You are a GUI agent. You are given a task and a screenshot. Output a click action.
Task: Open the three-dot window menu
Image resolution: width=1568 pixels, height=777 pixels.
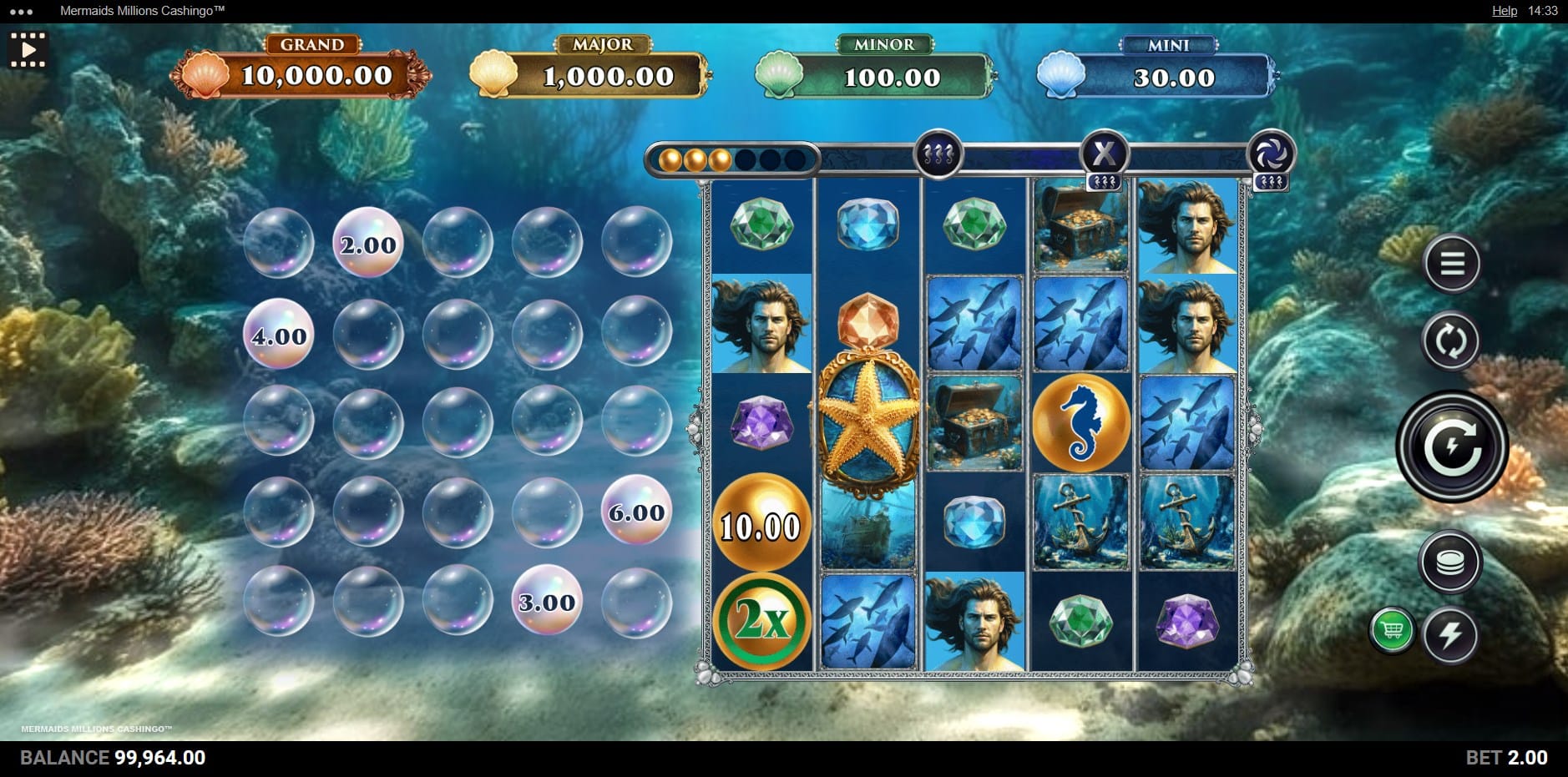[x=21, y=12]
